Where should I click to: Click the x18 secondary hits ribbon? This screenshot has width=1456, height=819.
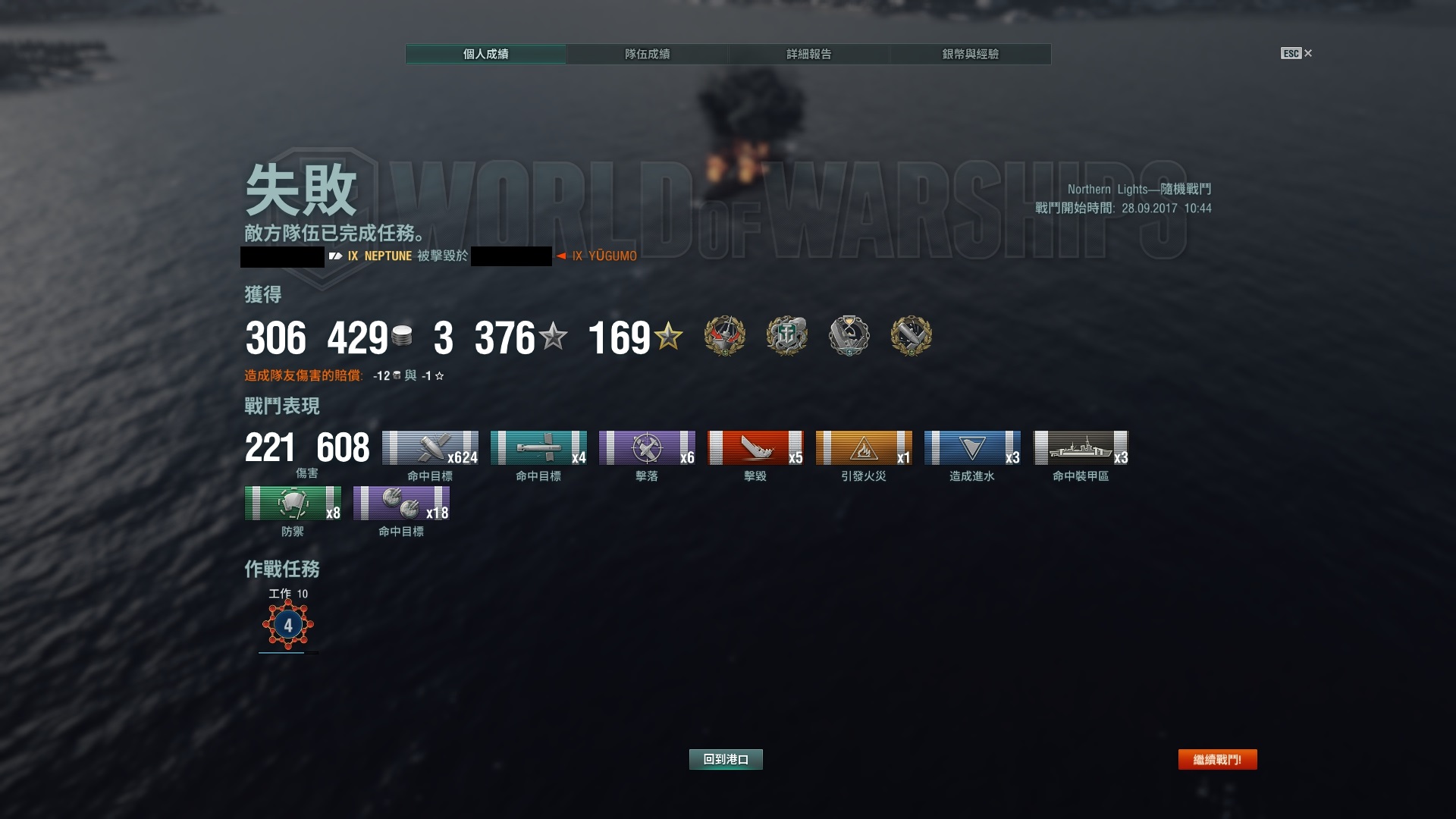coord(401,503)
